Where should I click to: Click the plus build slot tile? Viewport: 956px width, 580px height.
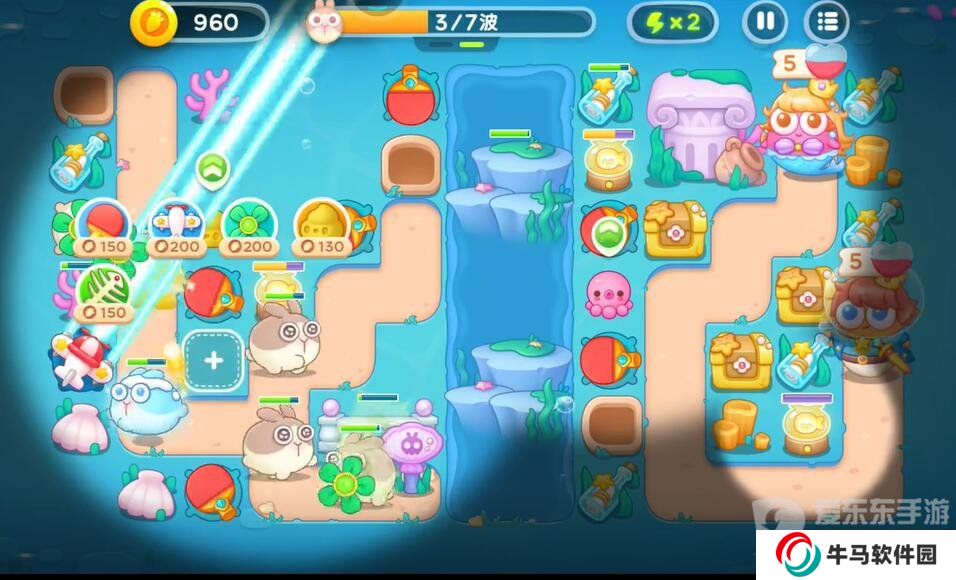click(213, 362)
